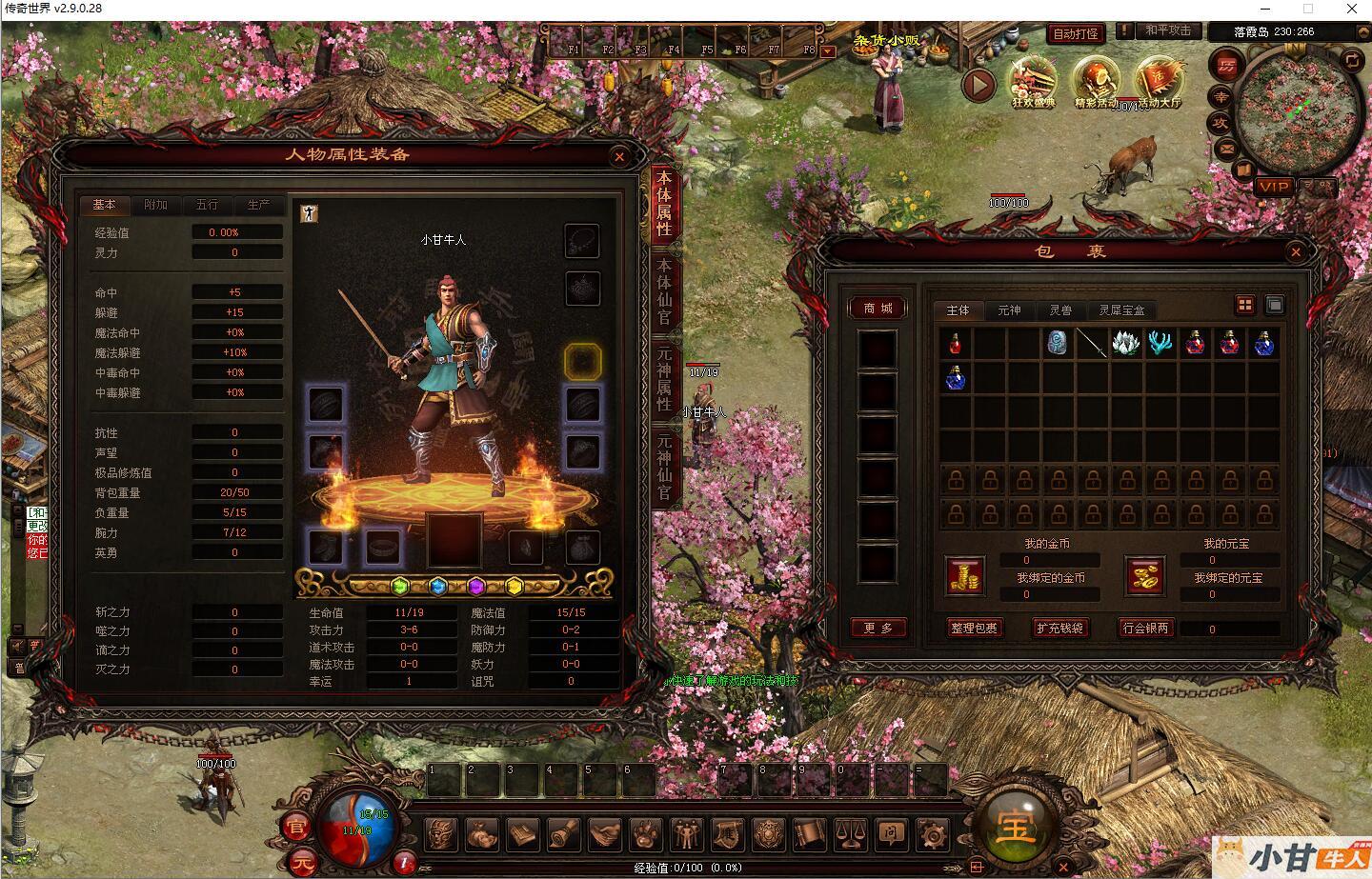The height and width of the screenshot is (879, 1372).
Task: Click the 商城 shop button
Action: click(878, 309)
